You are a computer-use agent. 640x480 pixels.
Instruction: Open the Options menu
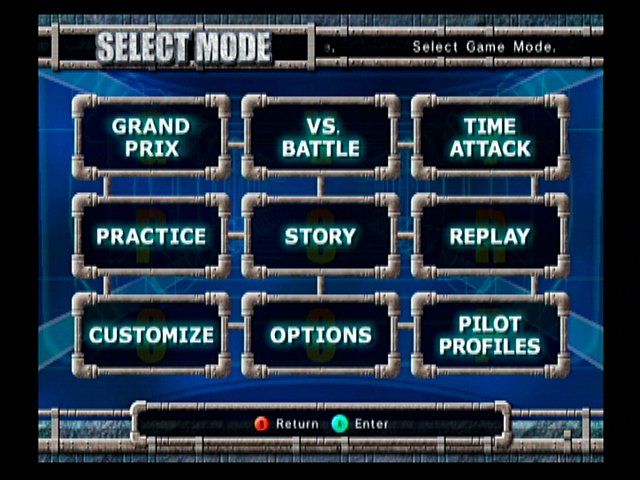(320, 335)
